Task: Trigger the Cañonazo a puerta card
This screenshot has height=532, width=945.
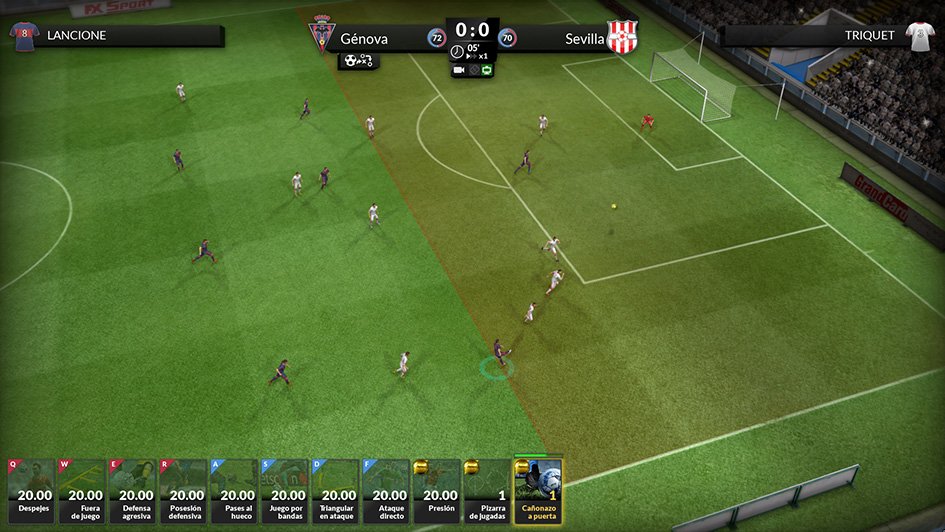Action: tap(539, 491)
